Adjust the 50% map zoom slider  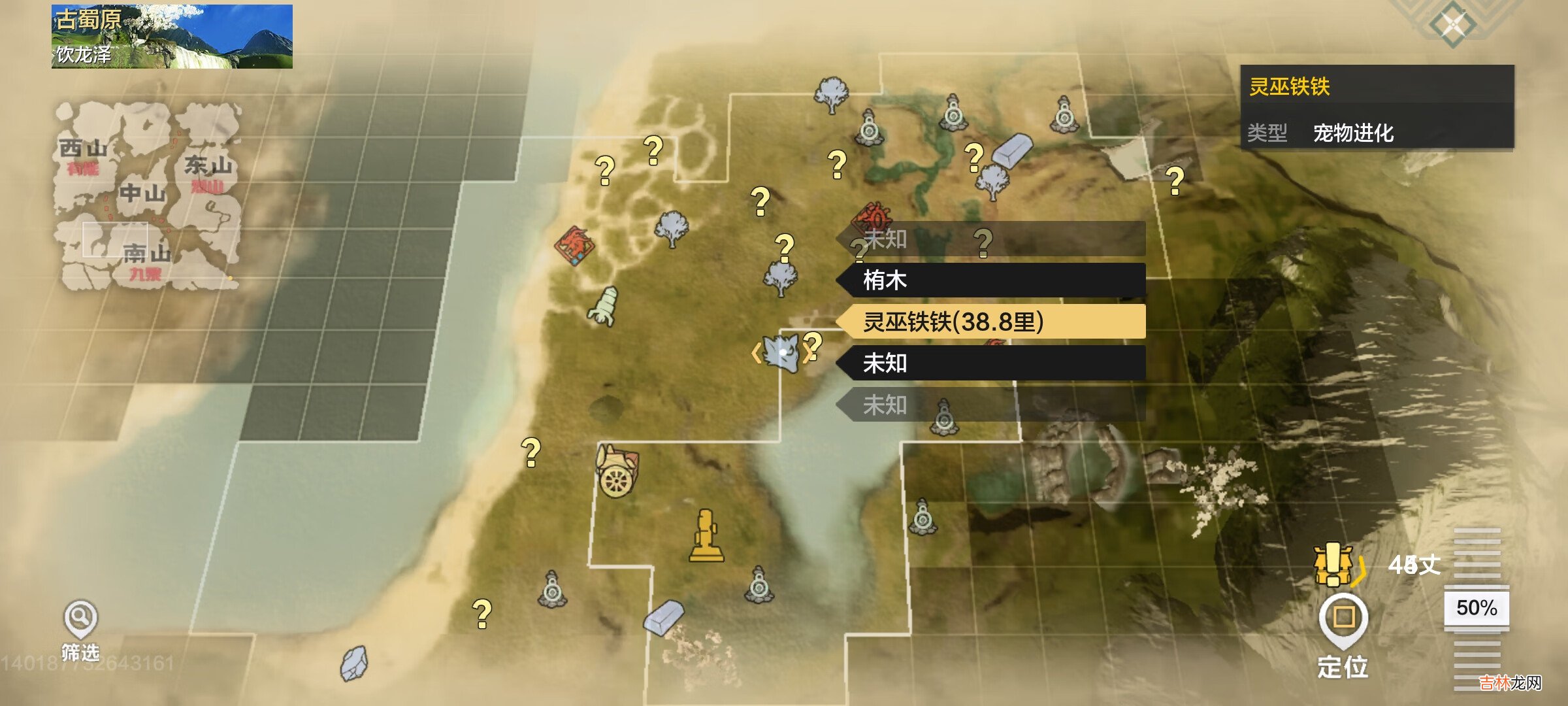(x=1477, y=608)
